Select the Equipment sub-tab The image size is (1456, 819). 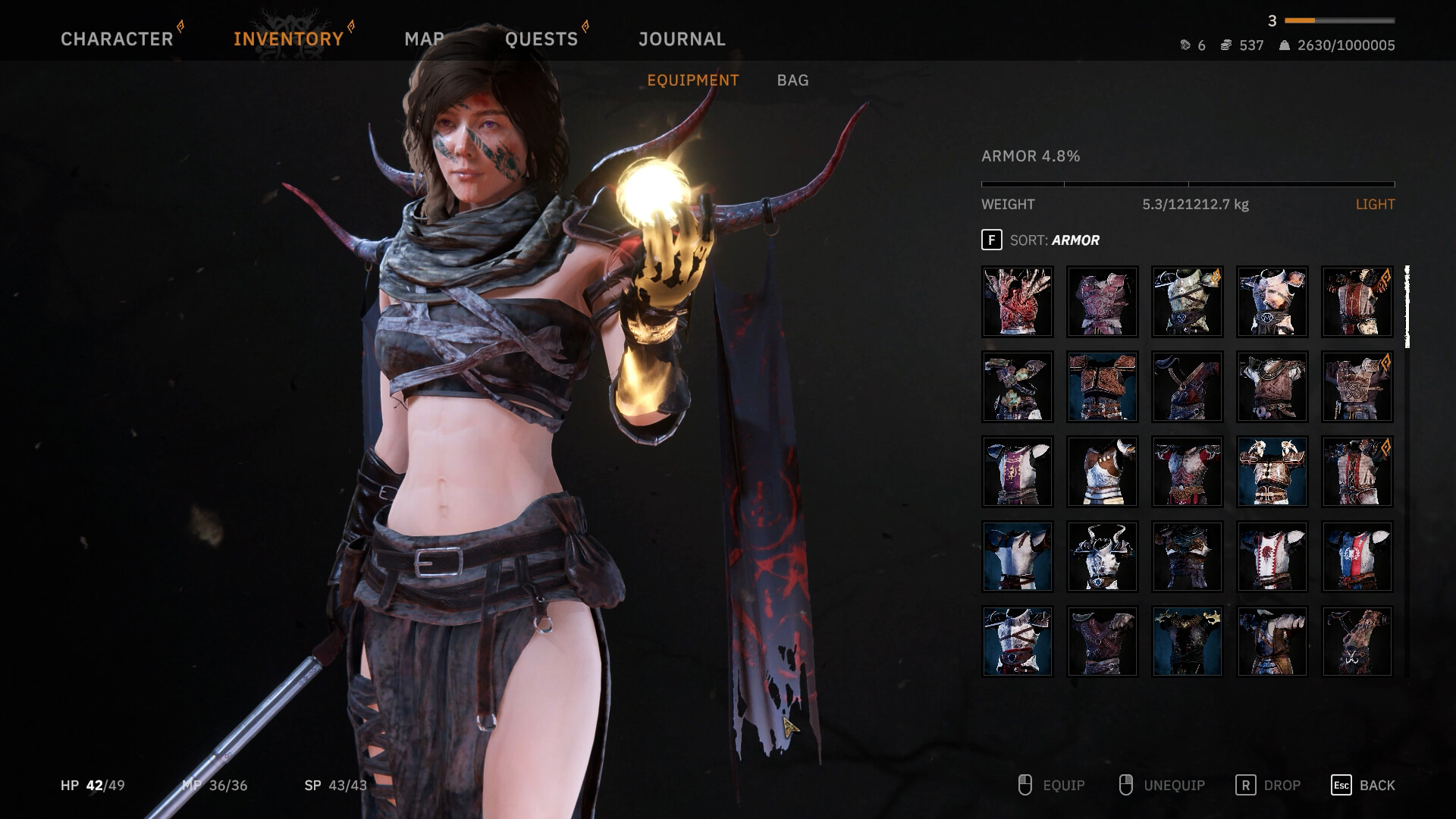pyautogui.click(x=692, y=80)
